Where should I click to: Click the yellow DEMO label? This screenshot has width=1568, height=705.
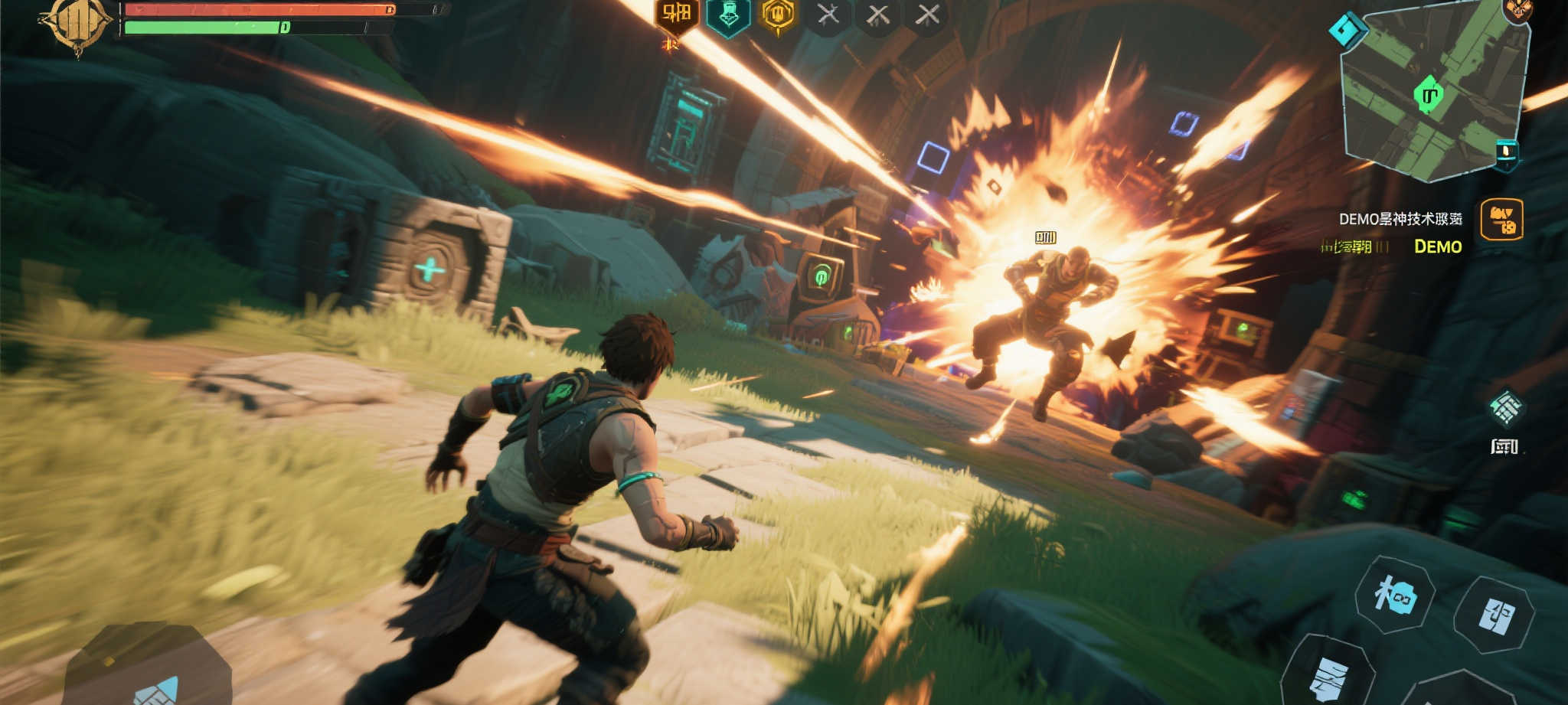1438,246
